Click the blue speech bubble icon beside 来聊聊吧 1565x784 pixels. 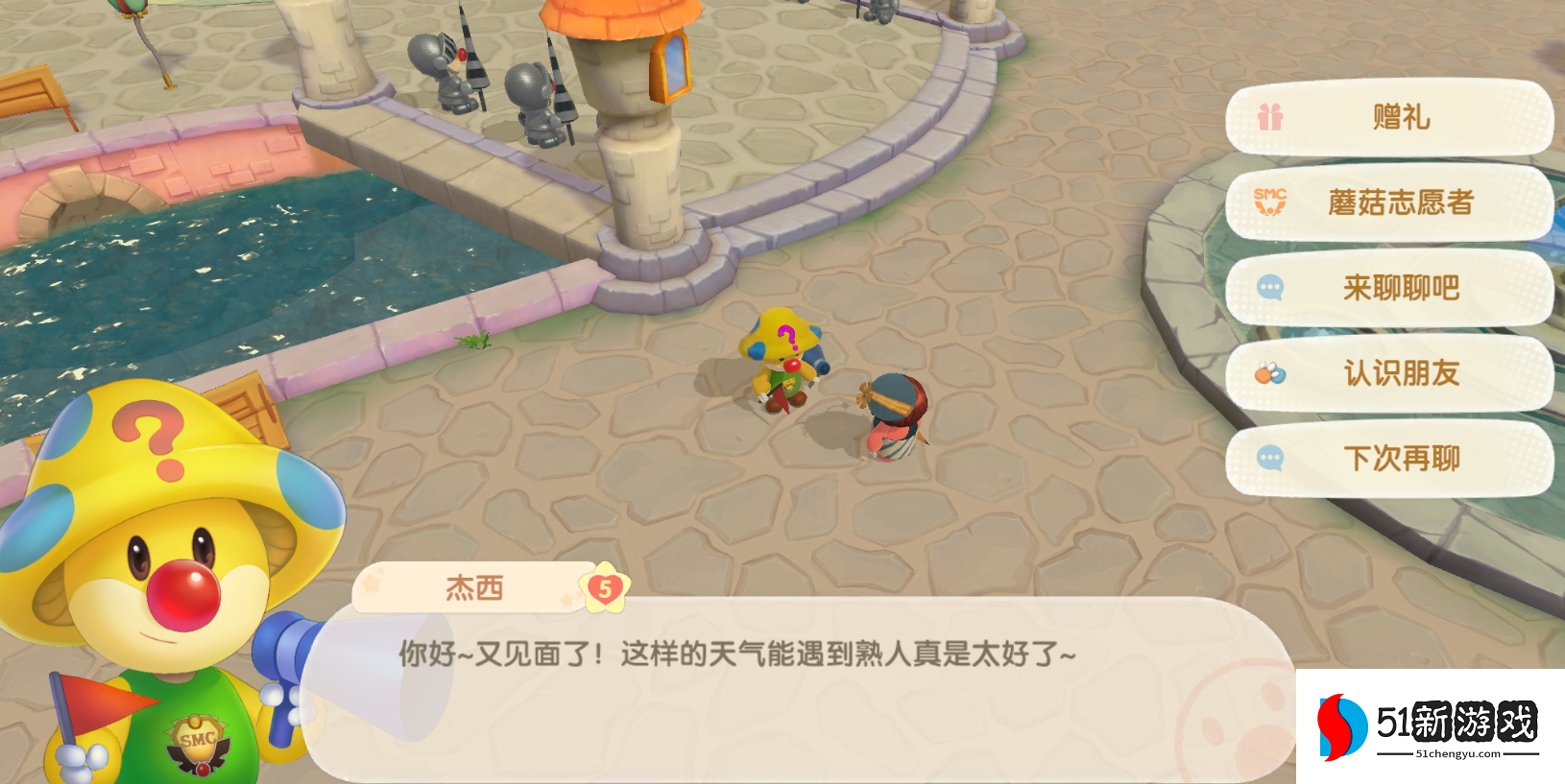coord(1269,288)
